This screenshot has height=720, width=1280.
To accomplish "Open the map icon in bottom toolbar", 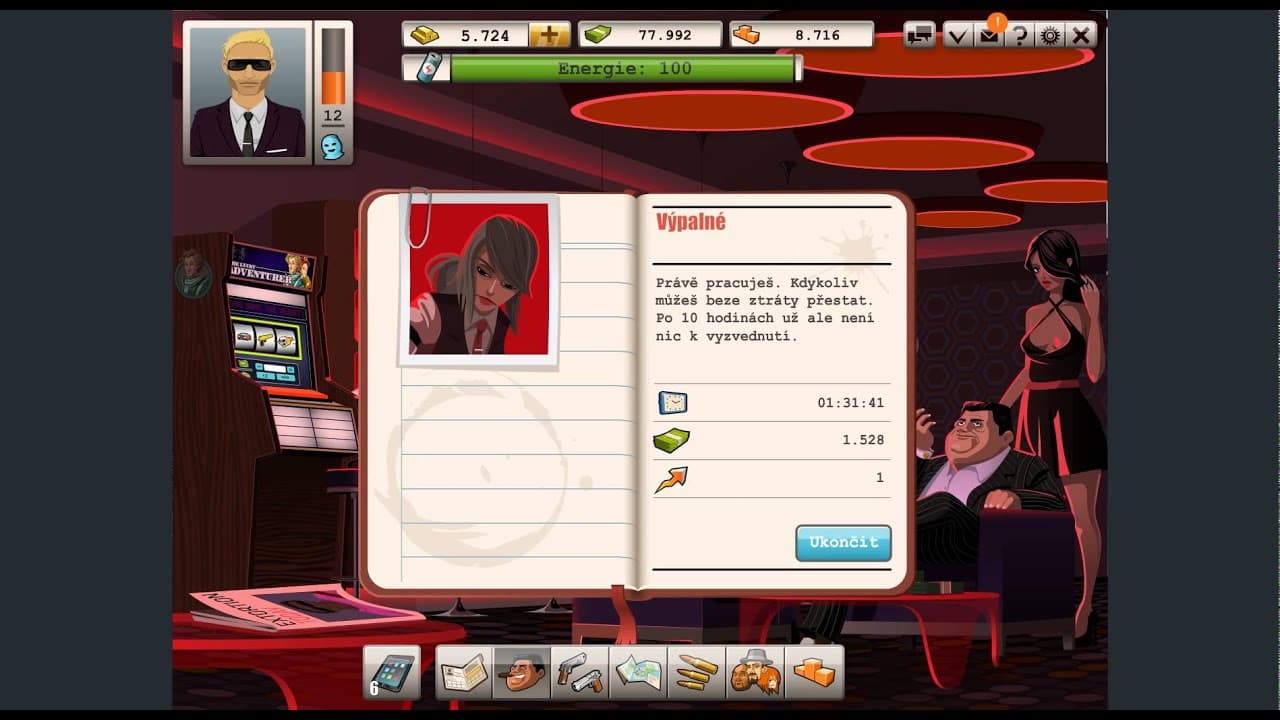I will [x=637, y=672].
